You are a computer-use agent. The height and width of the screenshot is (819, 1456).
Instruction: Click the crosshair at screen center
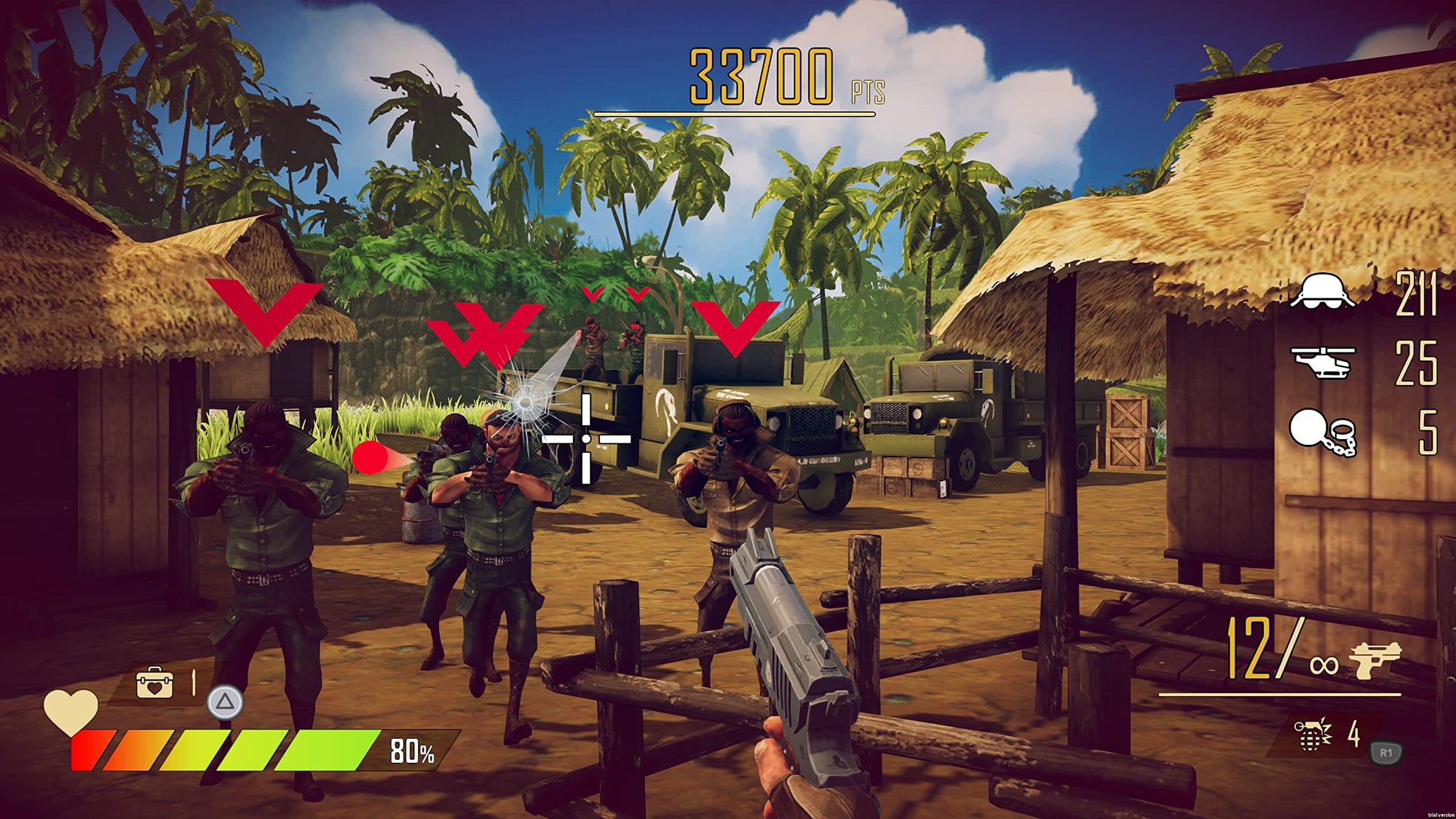coord(587,438)
